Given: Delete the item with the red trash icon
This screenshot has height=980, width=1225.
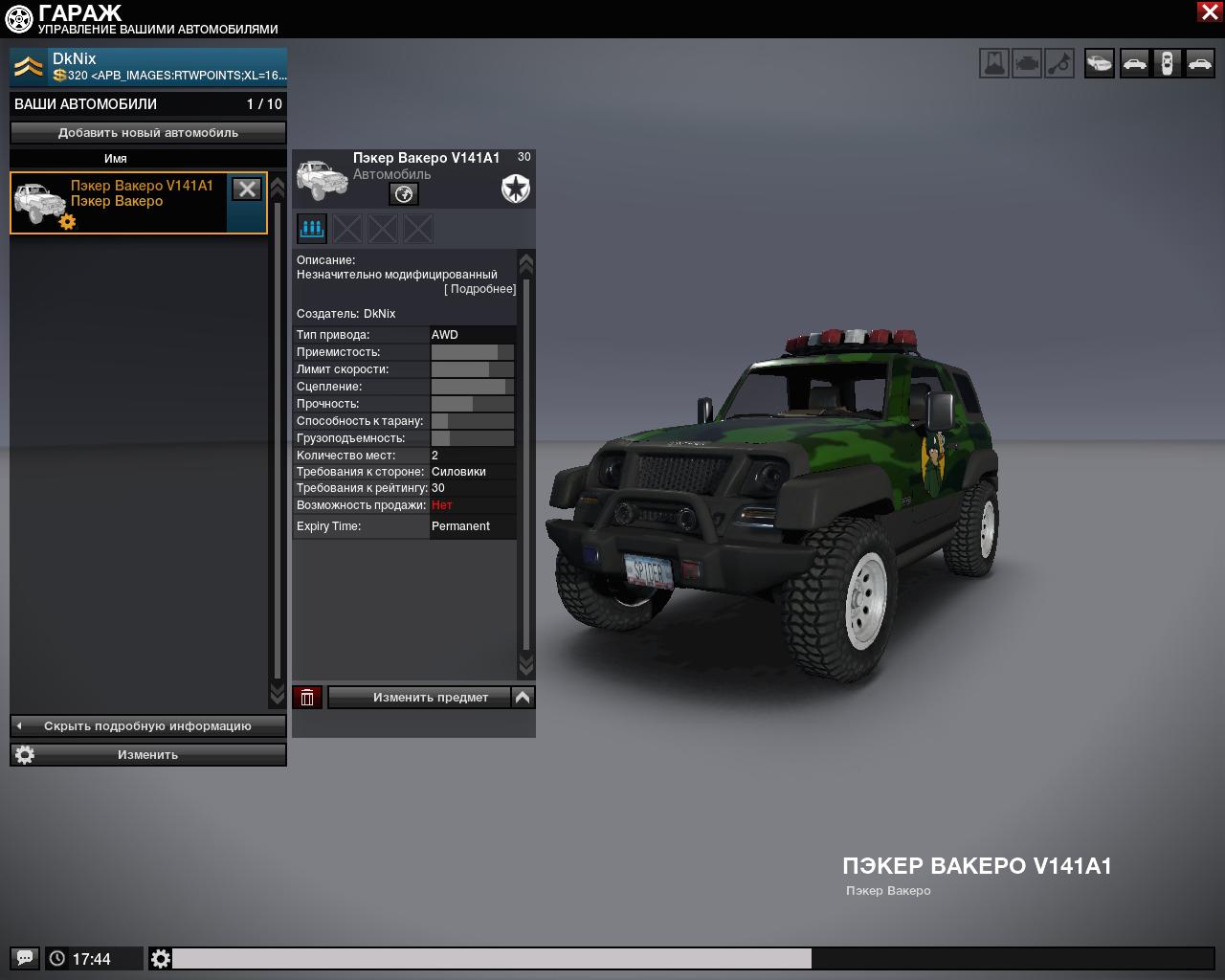Looking at the screenshot, I should tap(307, 698).
